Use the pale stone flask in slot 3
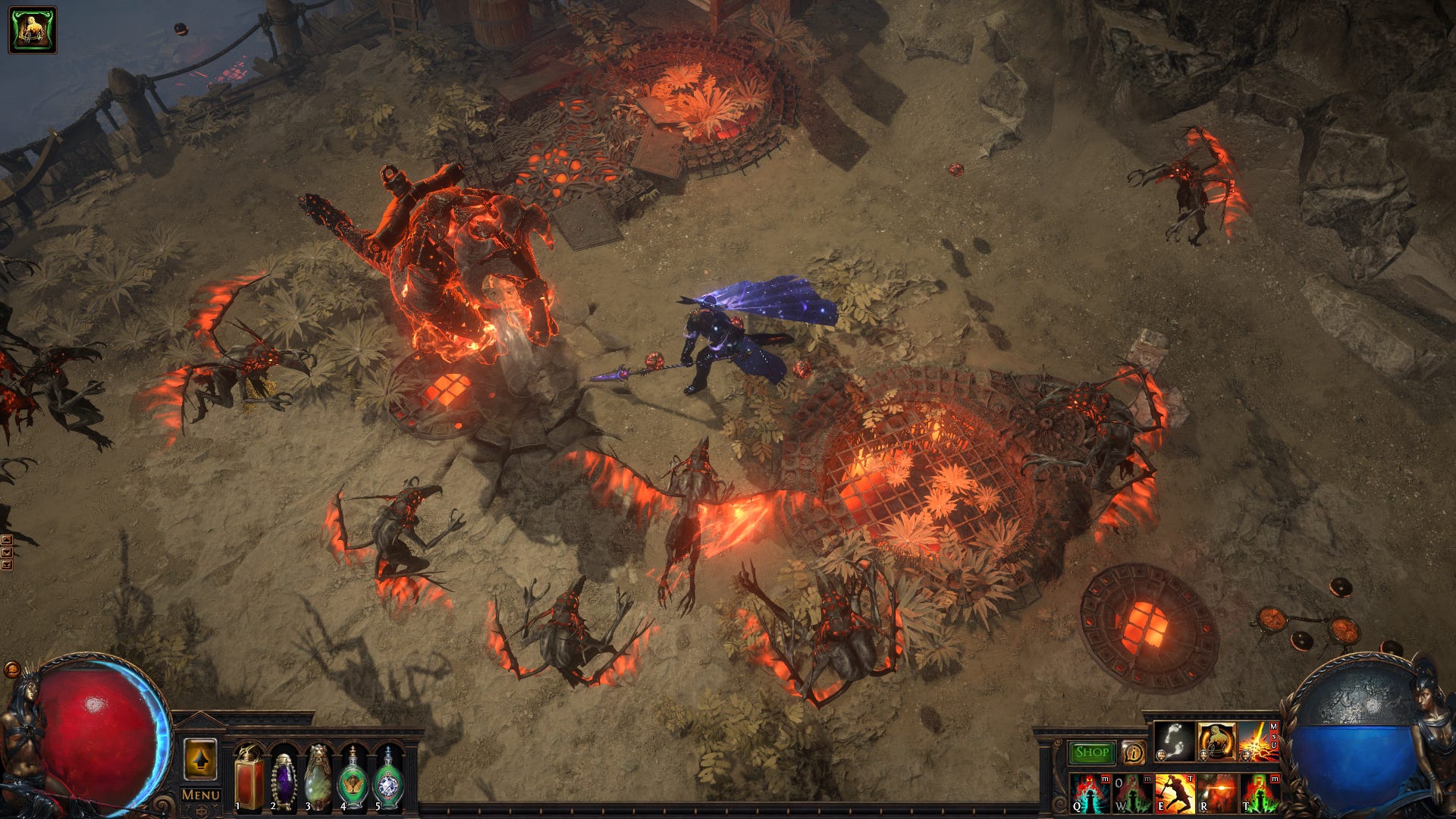 318,779
